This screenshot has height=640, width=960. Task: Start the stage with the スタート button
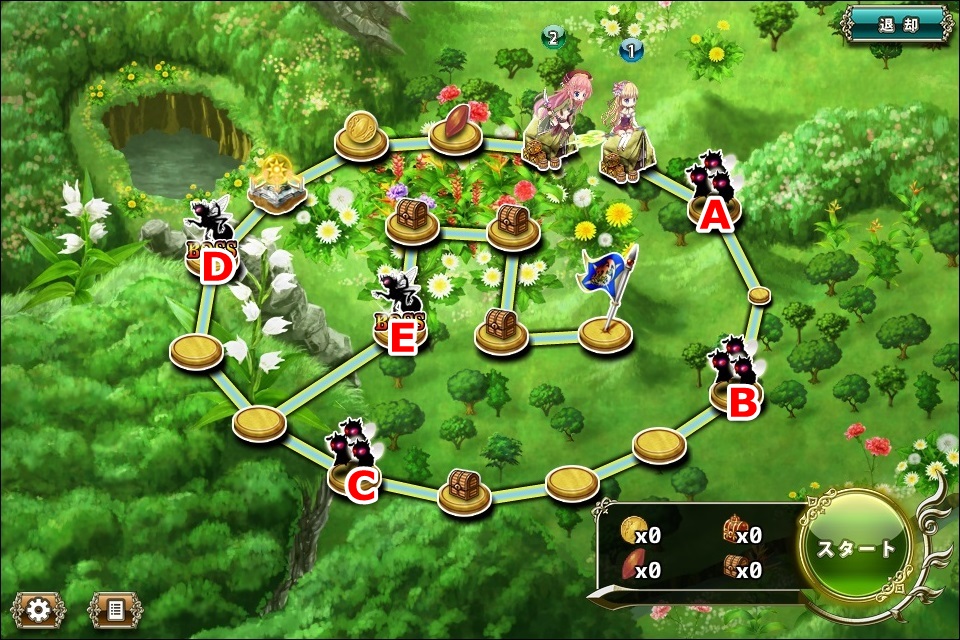pos(857,548)
